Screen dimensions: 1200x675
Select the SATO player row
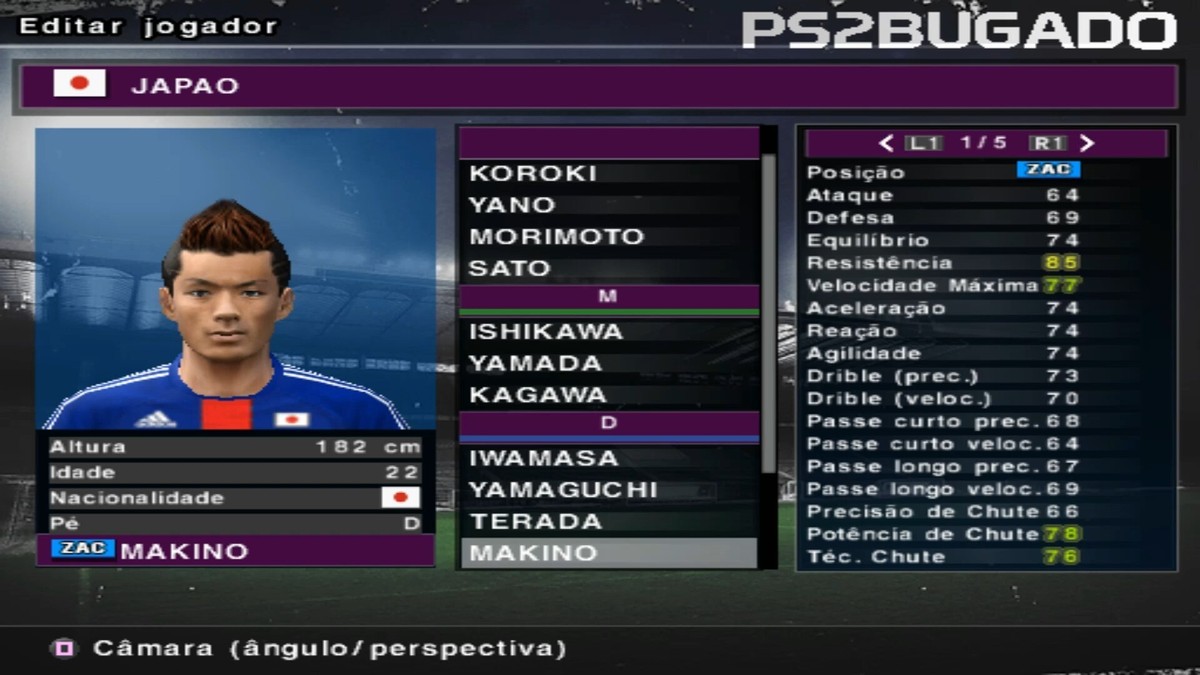608,268
